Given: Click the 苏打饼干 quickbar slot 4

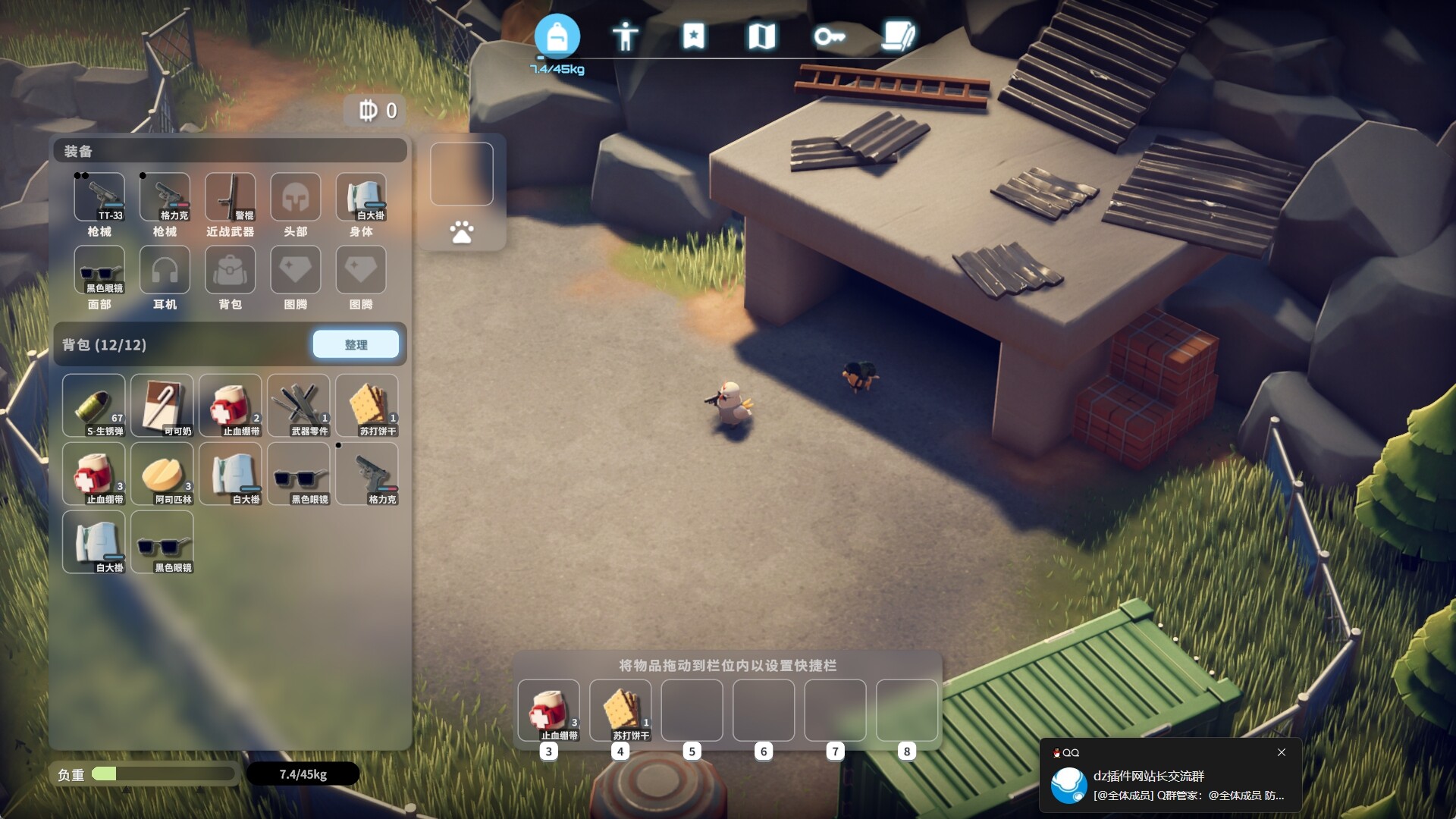Looking at the screenshot, I should (620, 711).
